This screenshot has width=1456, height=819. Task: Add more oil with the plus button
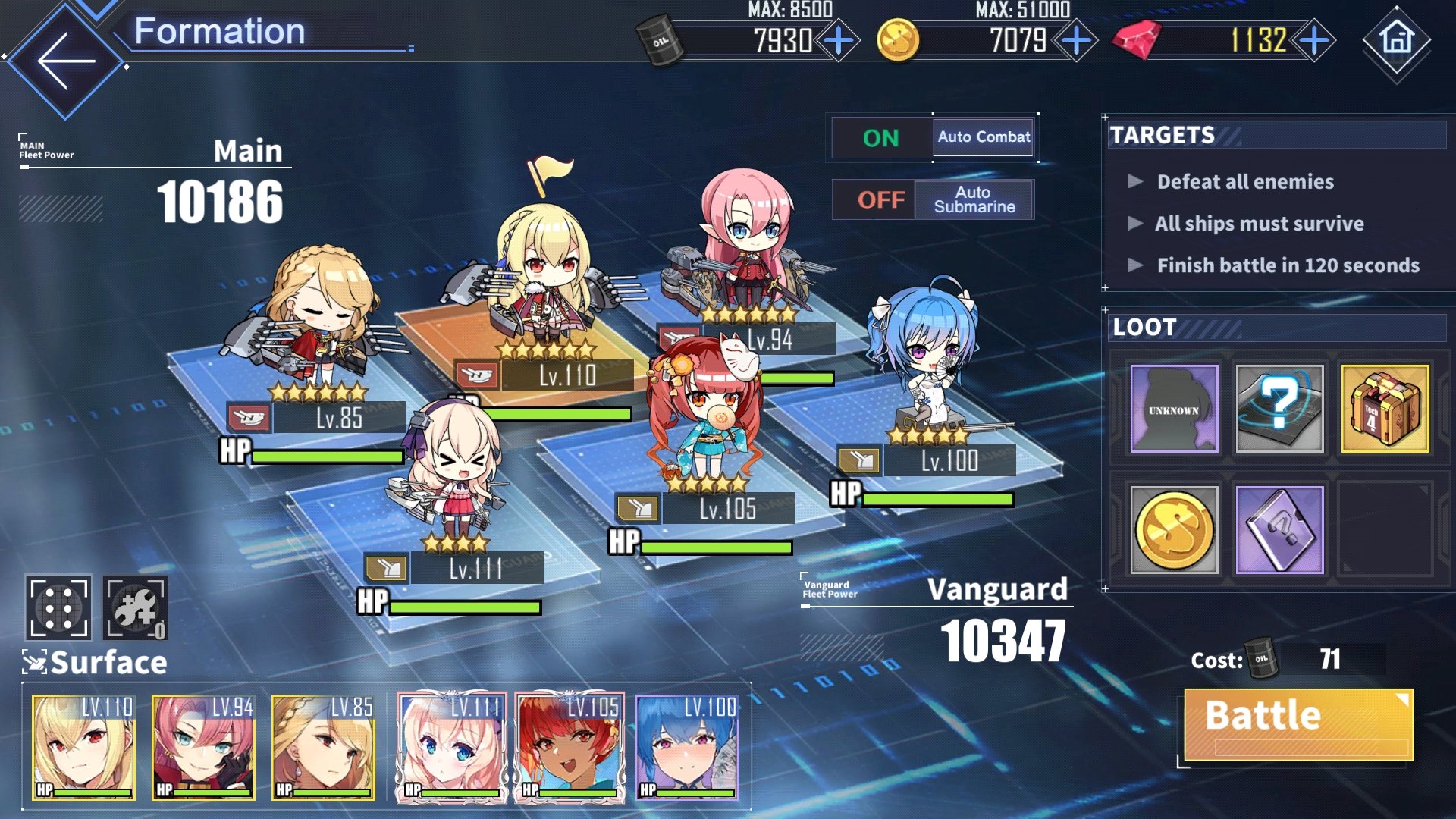[x=838, y=41]
